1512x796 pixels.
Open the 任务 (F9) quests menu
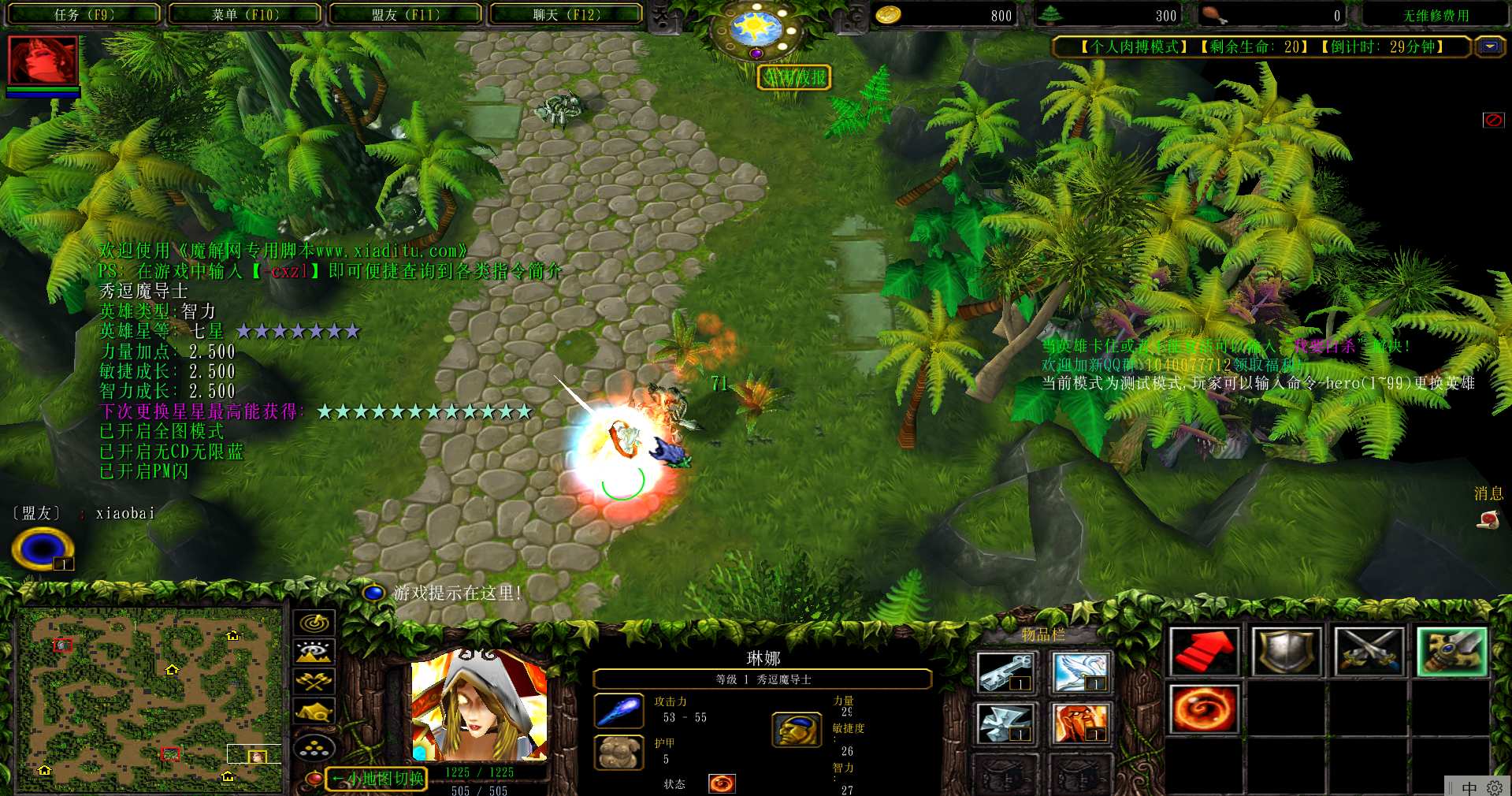tap(84, 14)
